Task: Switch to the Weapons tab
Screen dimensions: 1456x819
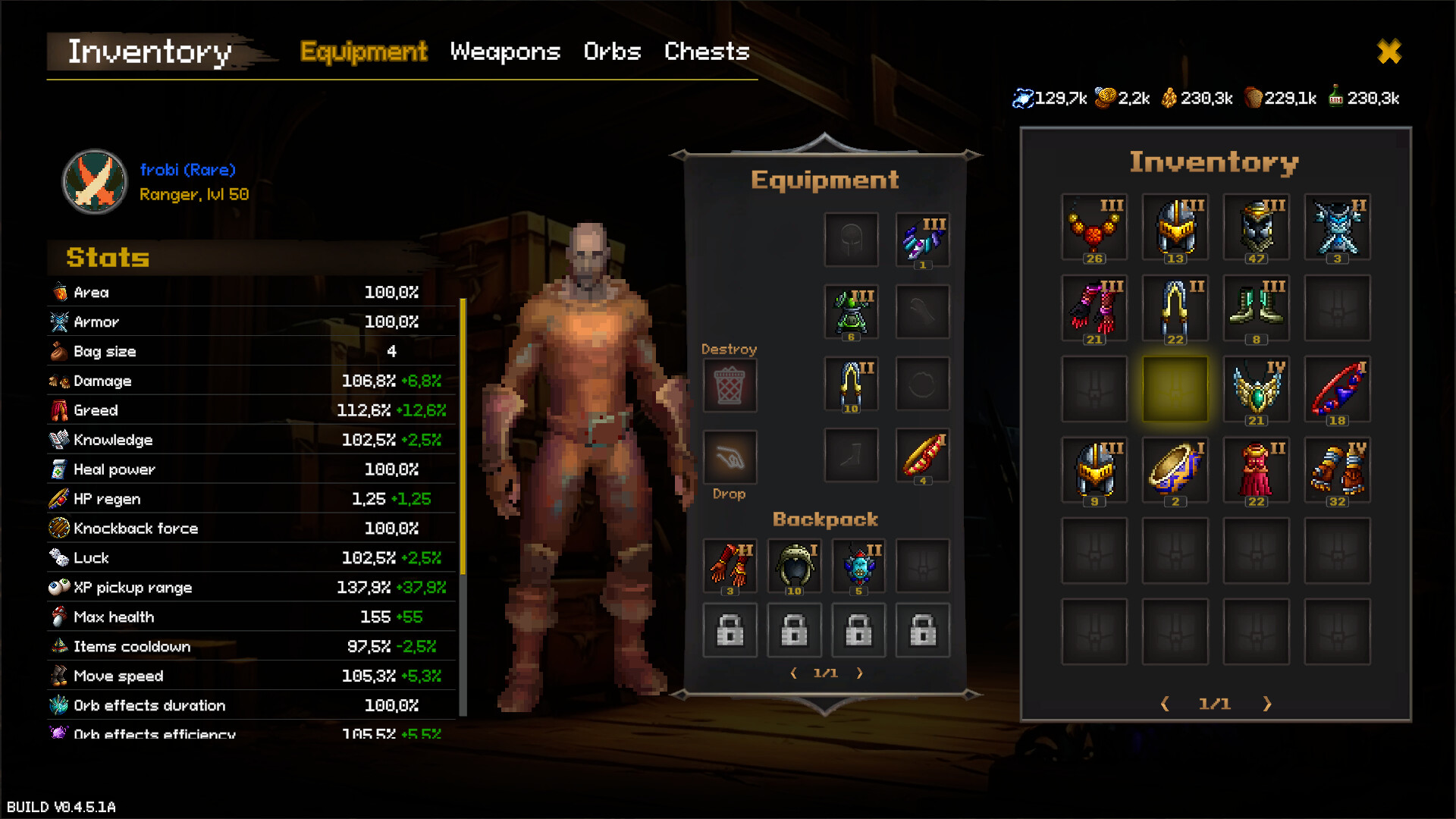Action: point(504,52)
